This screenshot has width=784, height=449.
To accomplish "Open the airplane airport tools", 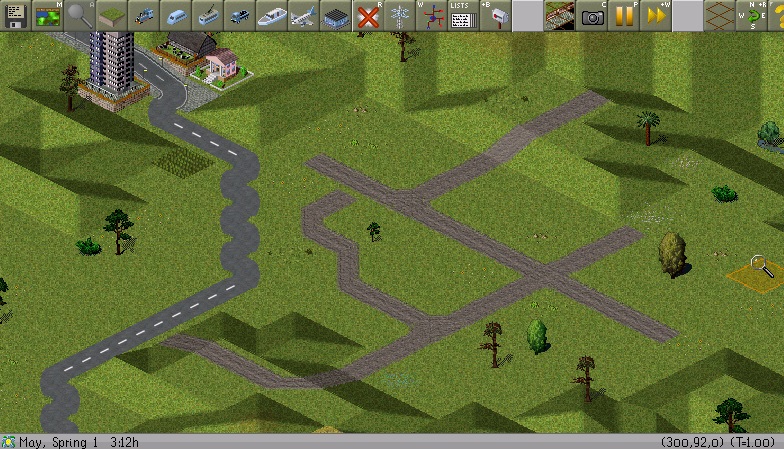I will pos(302,15).
